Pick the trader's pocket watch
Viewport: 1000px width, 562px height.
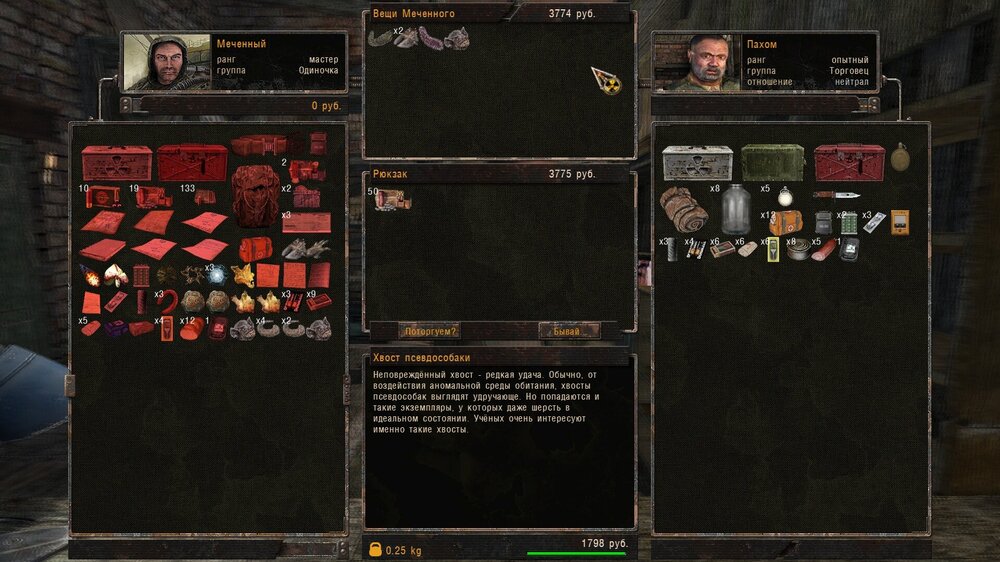pyautogui.click(x=785, y=195)
